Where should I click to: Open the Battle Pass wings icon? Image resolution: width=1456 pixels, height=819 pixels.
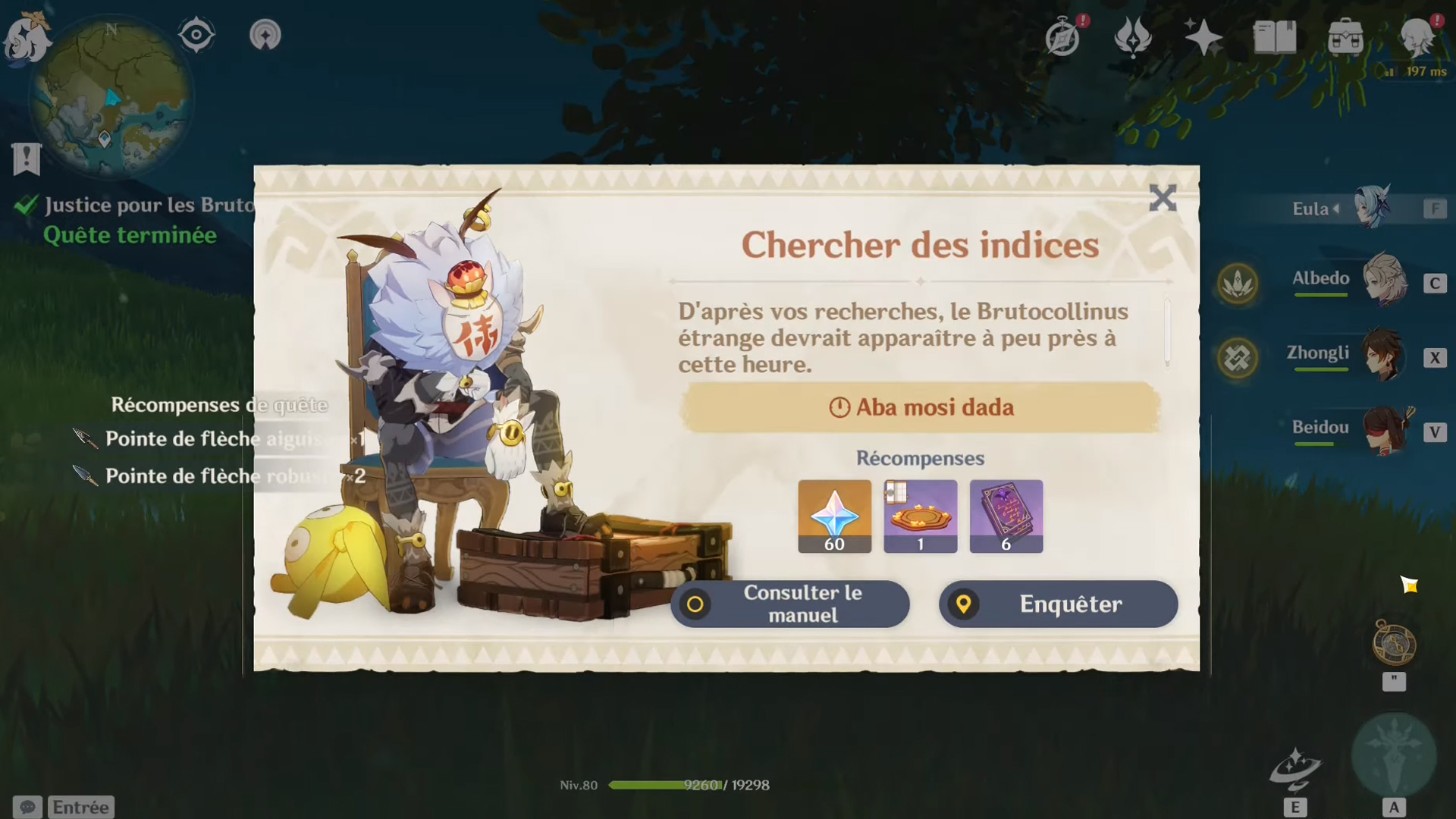click(x=1133, y=35)
